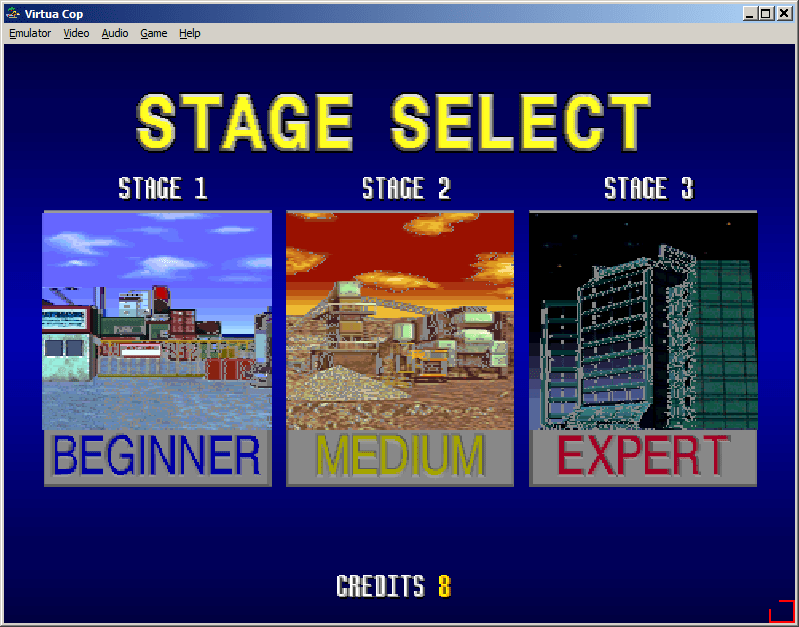Open the Help menu
This screenshot has width=799, height=627.
click(x=190, y=33)
